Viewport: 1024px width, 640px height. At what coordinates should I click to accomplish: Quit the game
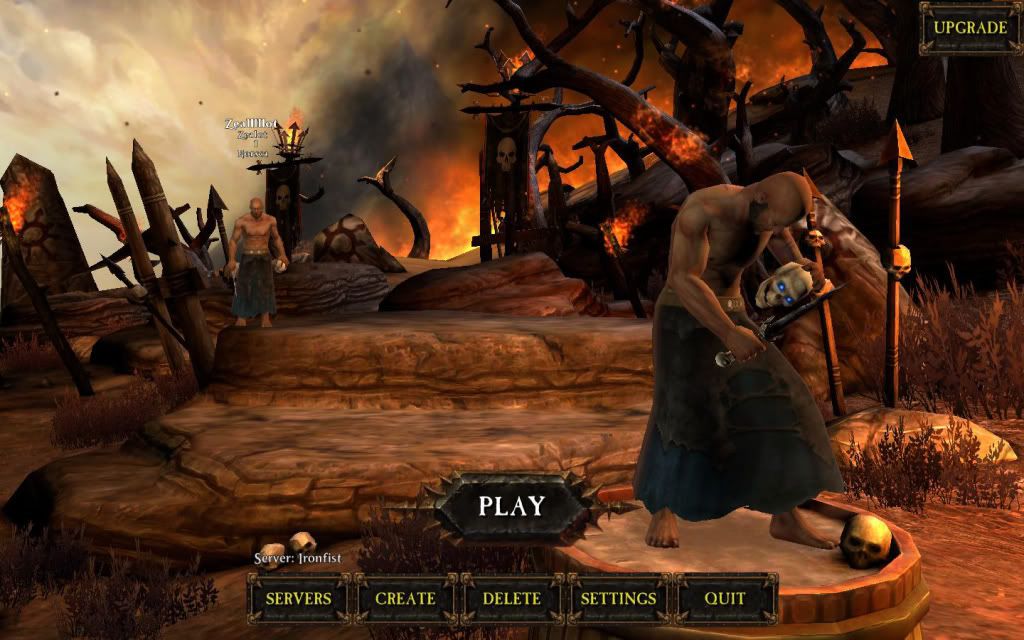click(725, 598)
